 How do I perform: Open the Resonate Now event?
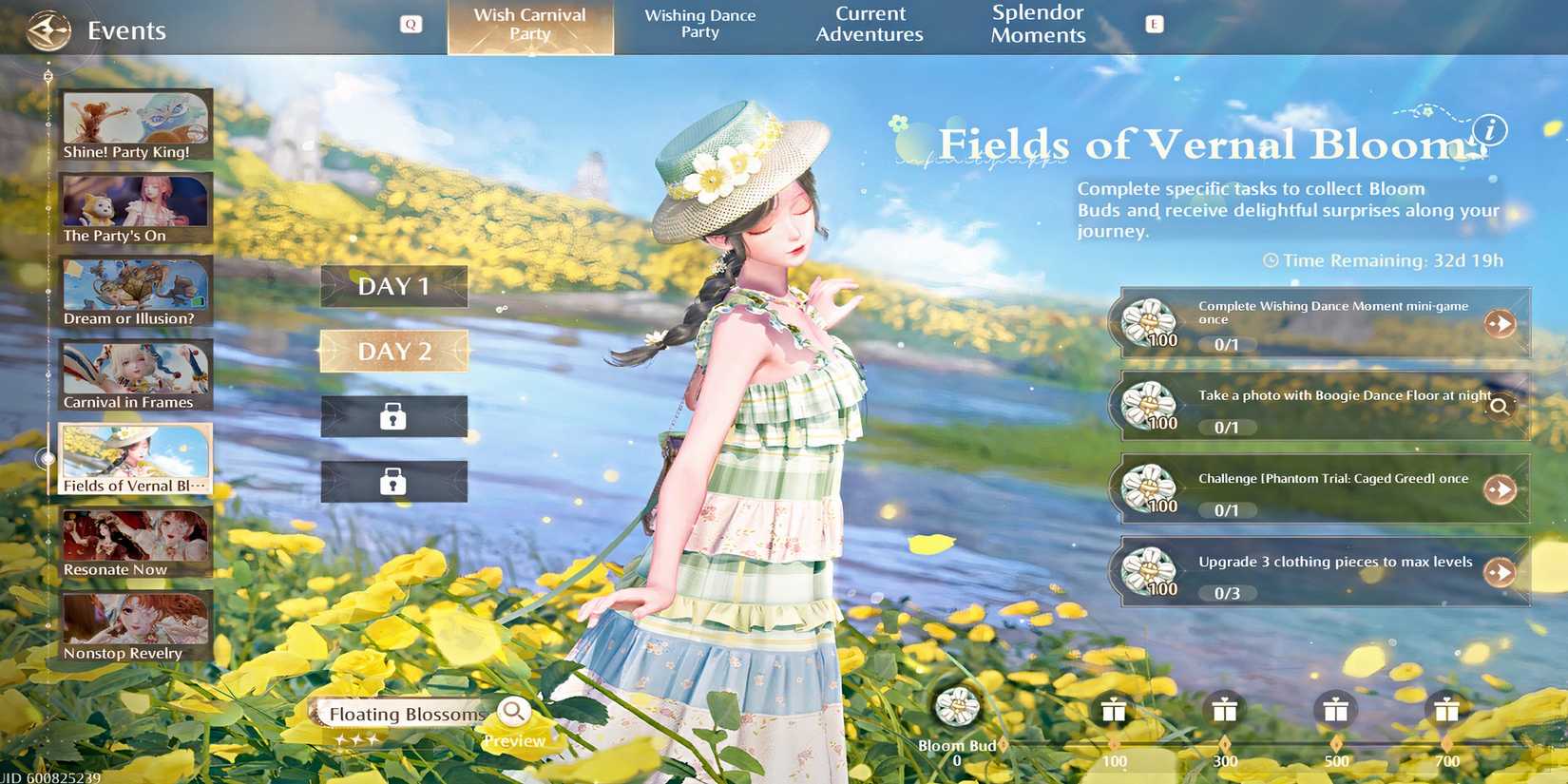(135, 542)
